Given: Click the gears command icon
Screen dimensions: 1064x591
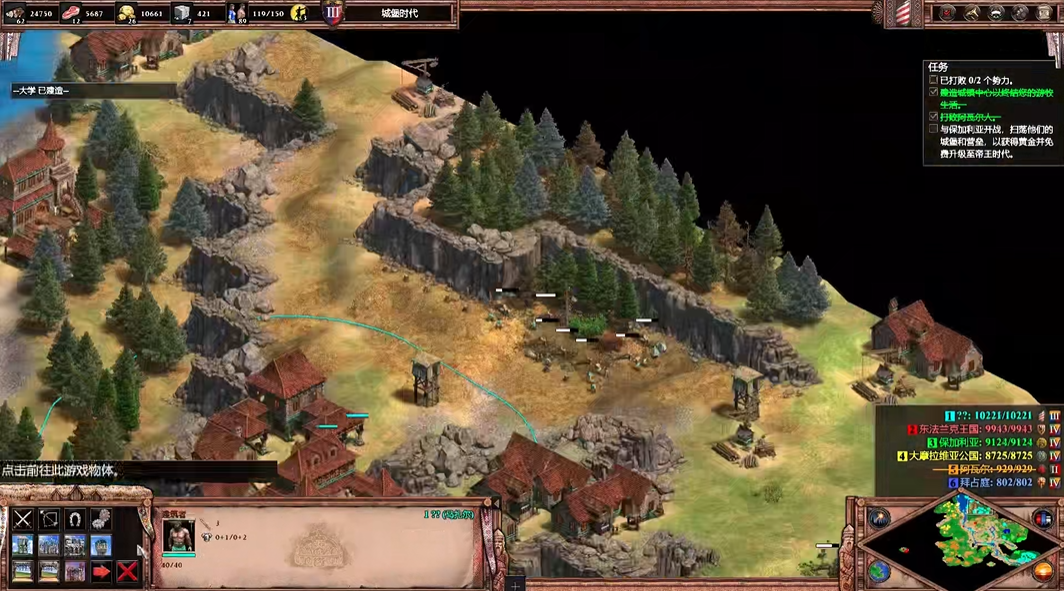Looking at the screenshot, I should [101, 519].
